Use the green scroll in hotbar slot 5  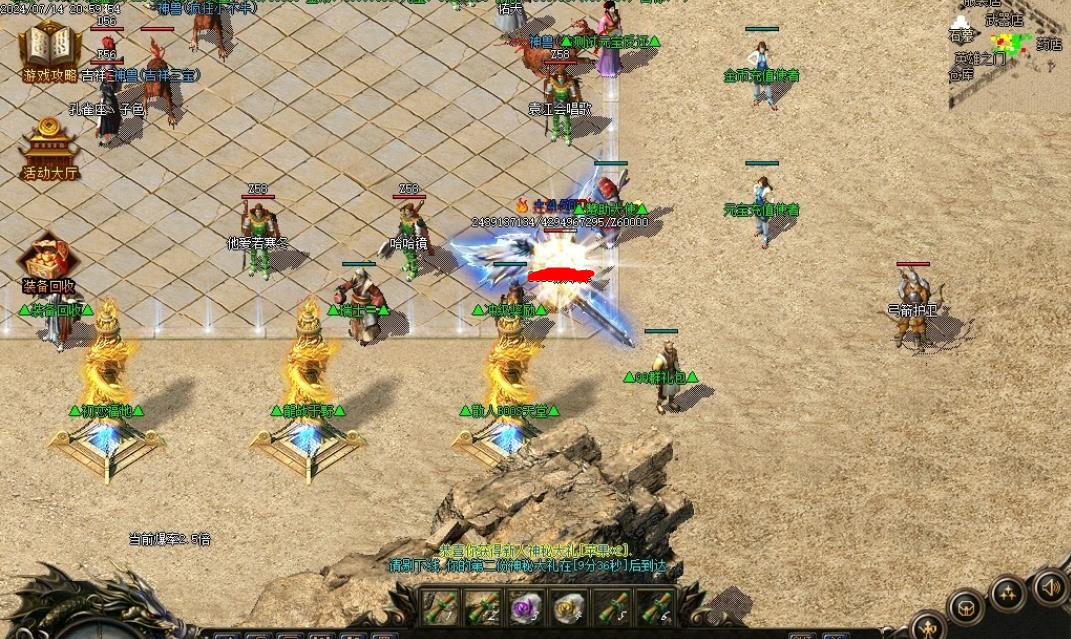click(x=612, y=608)
